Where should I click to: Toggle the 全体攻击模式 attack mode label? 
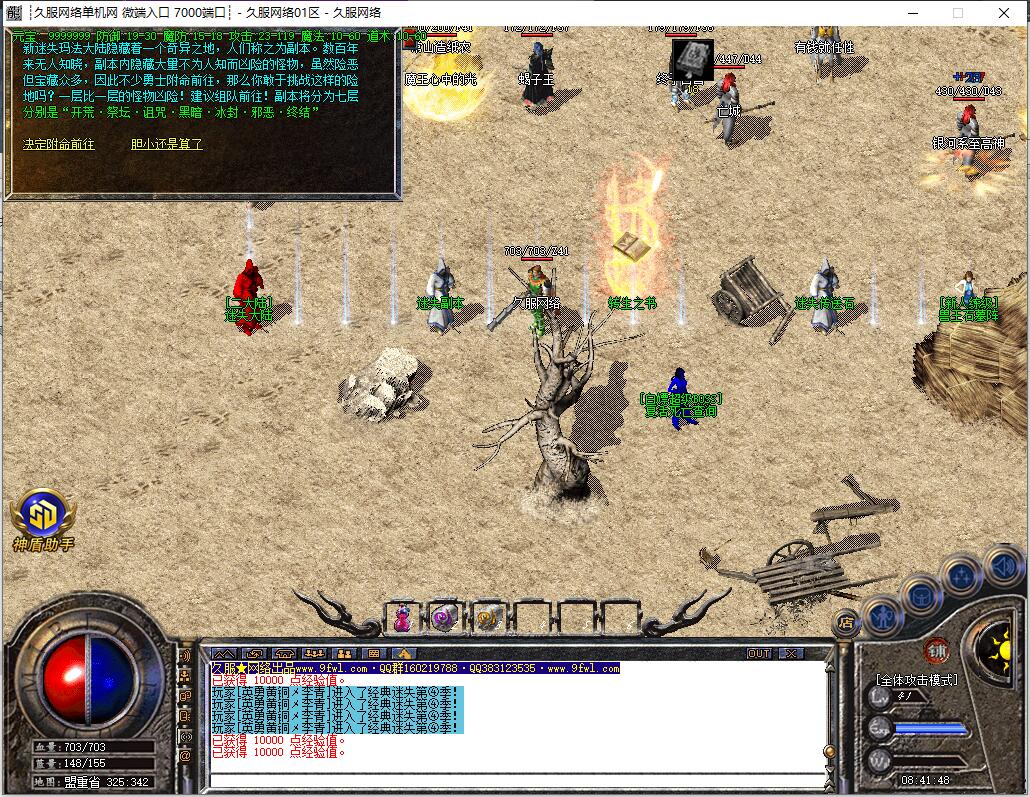click(x=916, y=680)
